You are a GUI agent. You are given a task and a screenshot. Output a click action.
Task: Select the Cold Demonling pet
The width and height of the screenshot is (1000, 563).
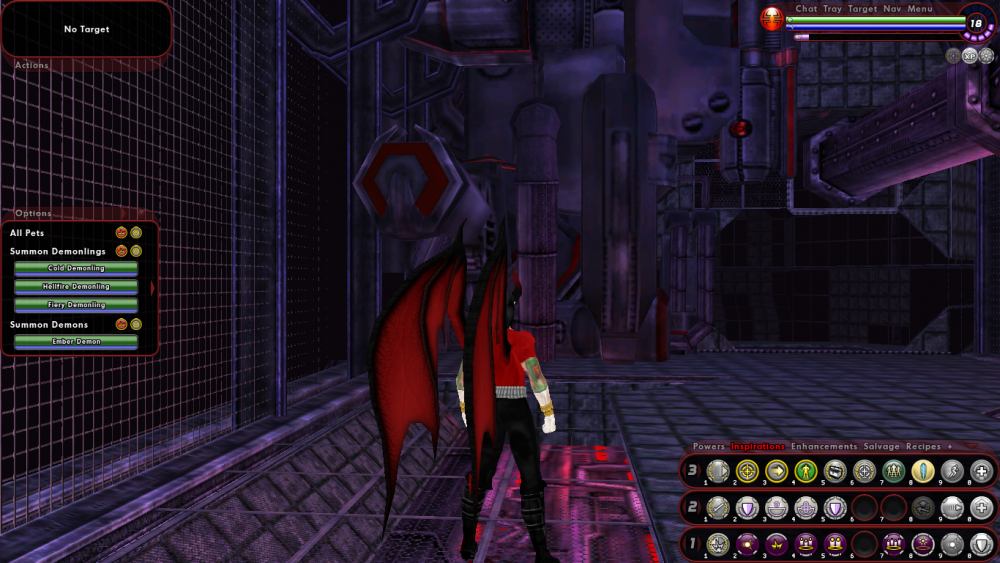[76, 268]
